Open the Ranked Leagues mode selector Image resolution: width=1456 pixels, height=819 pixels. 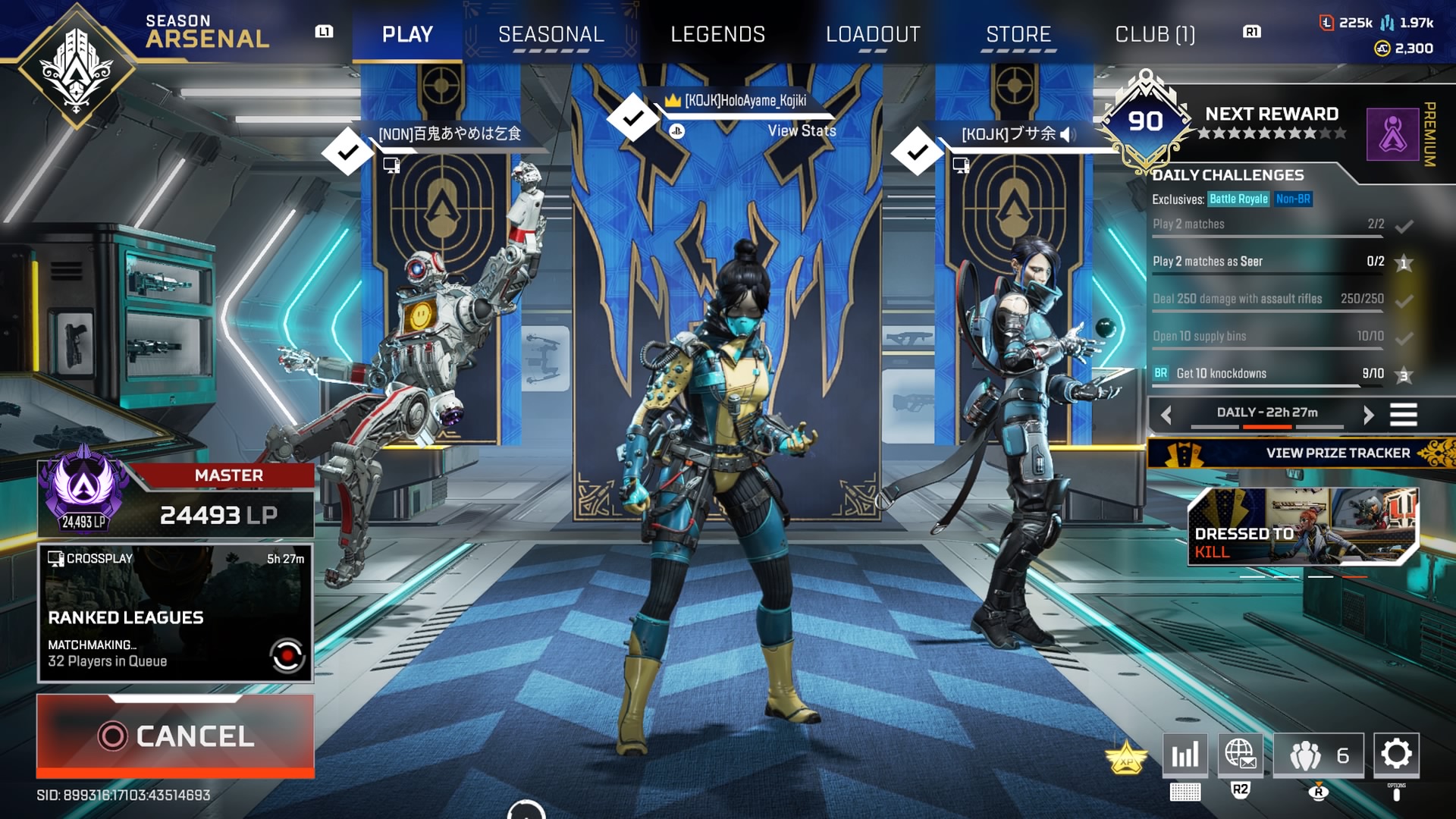coord(175,613)
